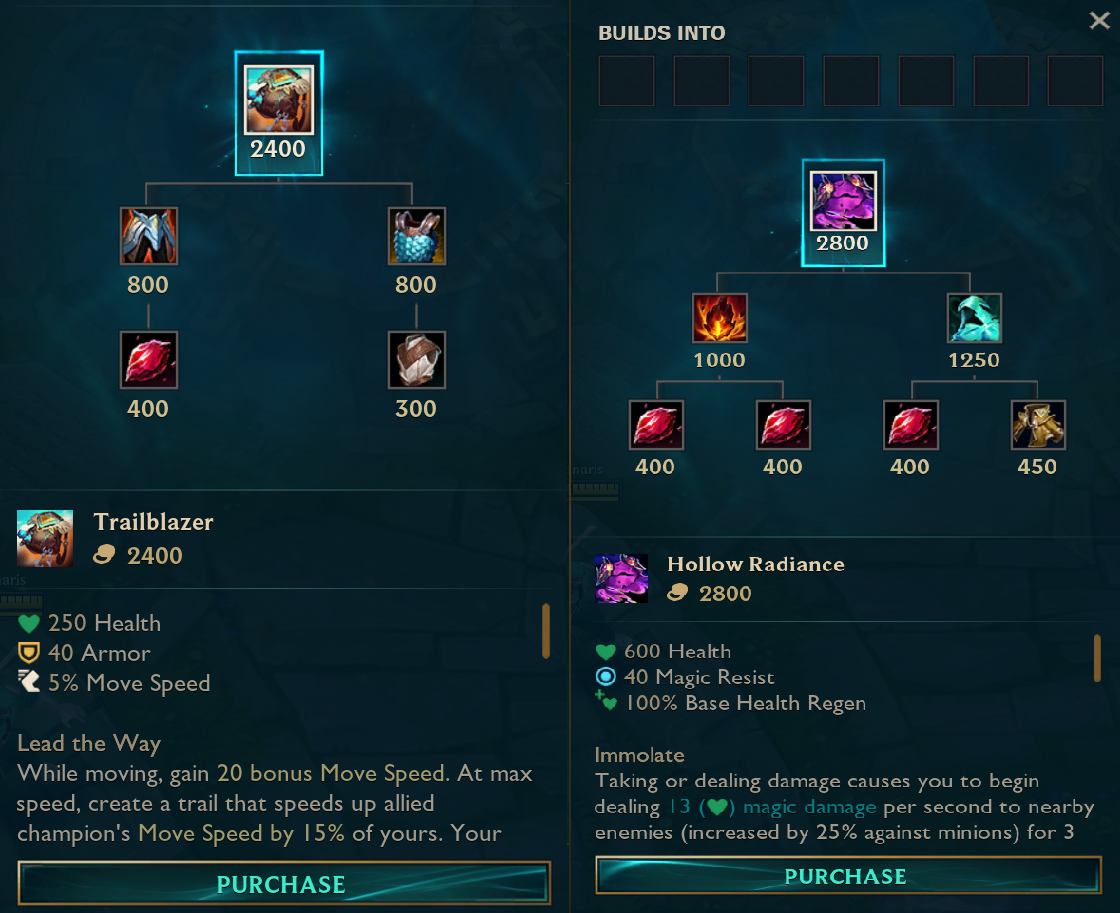Pick the Null-Magic Mantle component

click(x=1037, y=425)
